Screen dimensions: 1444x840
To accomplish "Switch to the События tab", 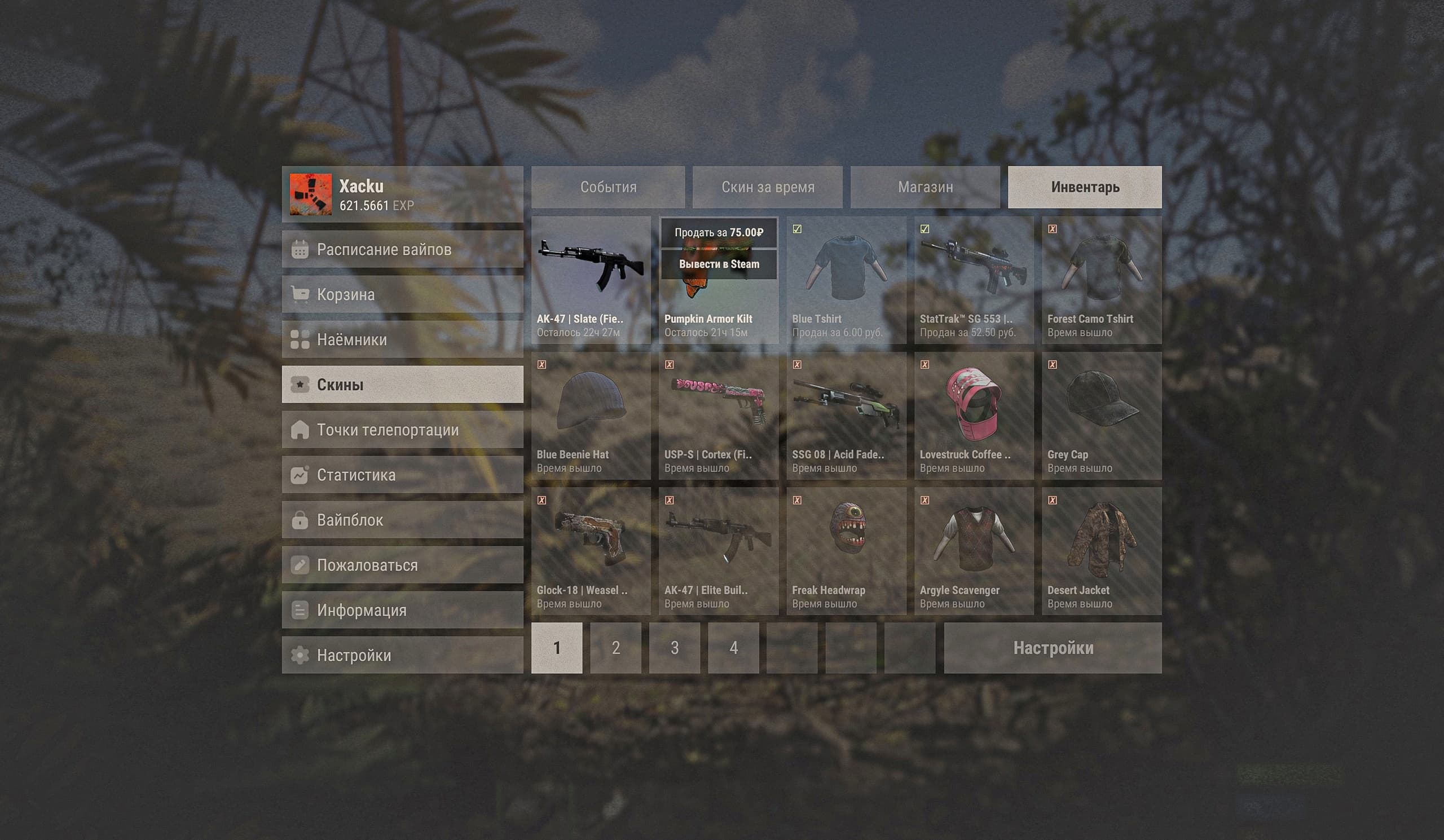I will tap(609, 187).
